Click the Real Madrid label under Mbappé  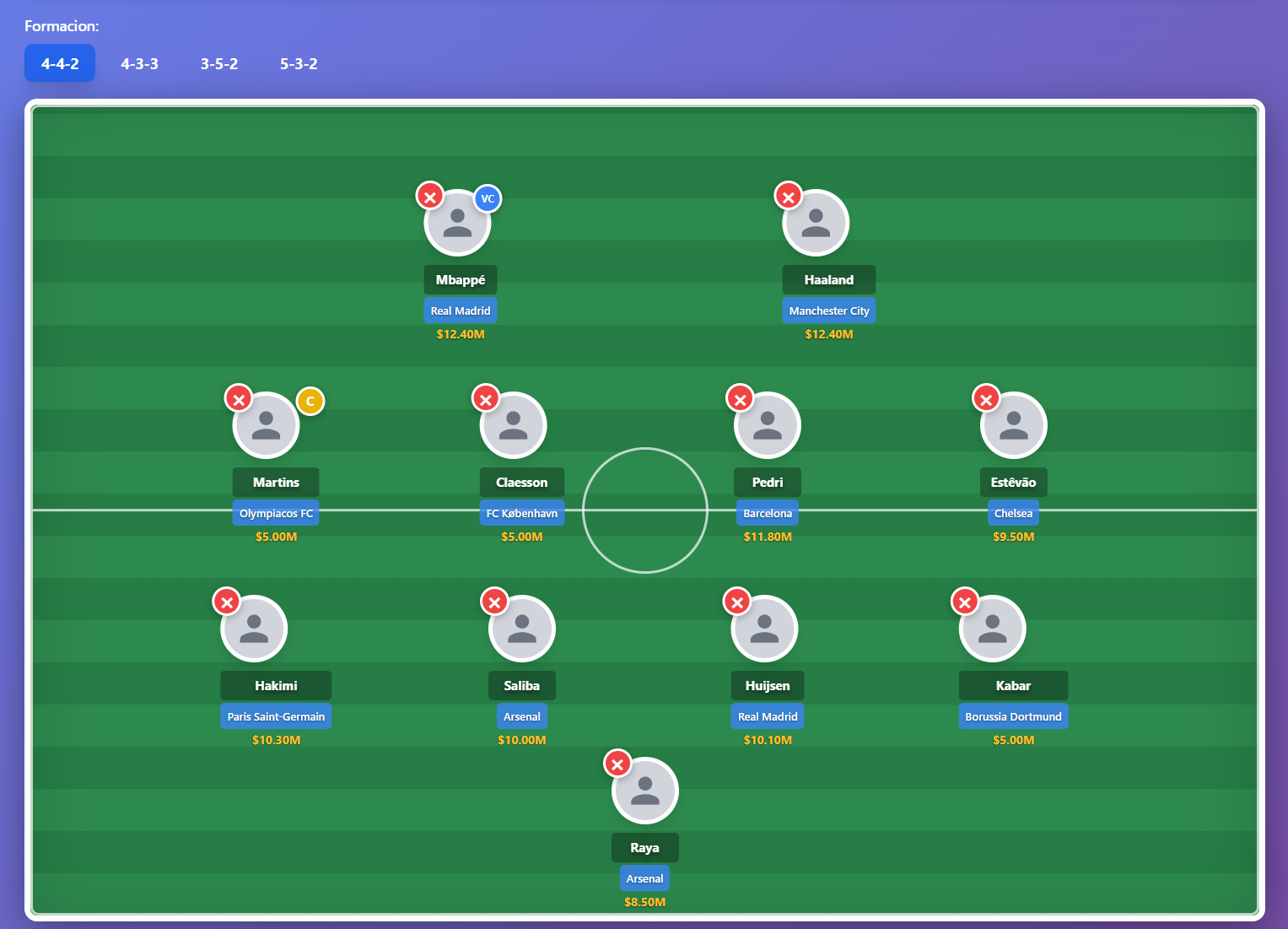pyautogui.click(x=460, y=310)
